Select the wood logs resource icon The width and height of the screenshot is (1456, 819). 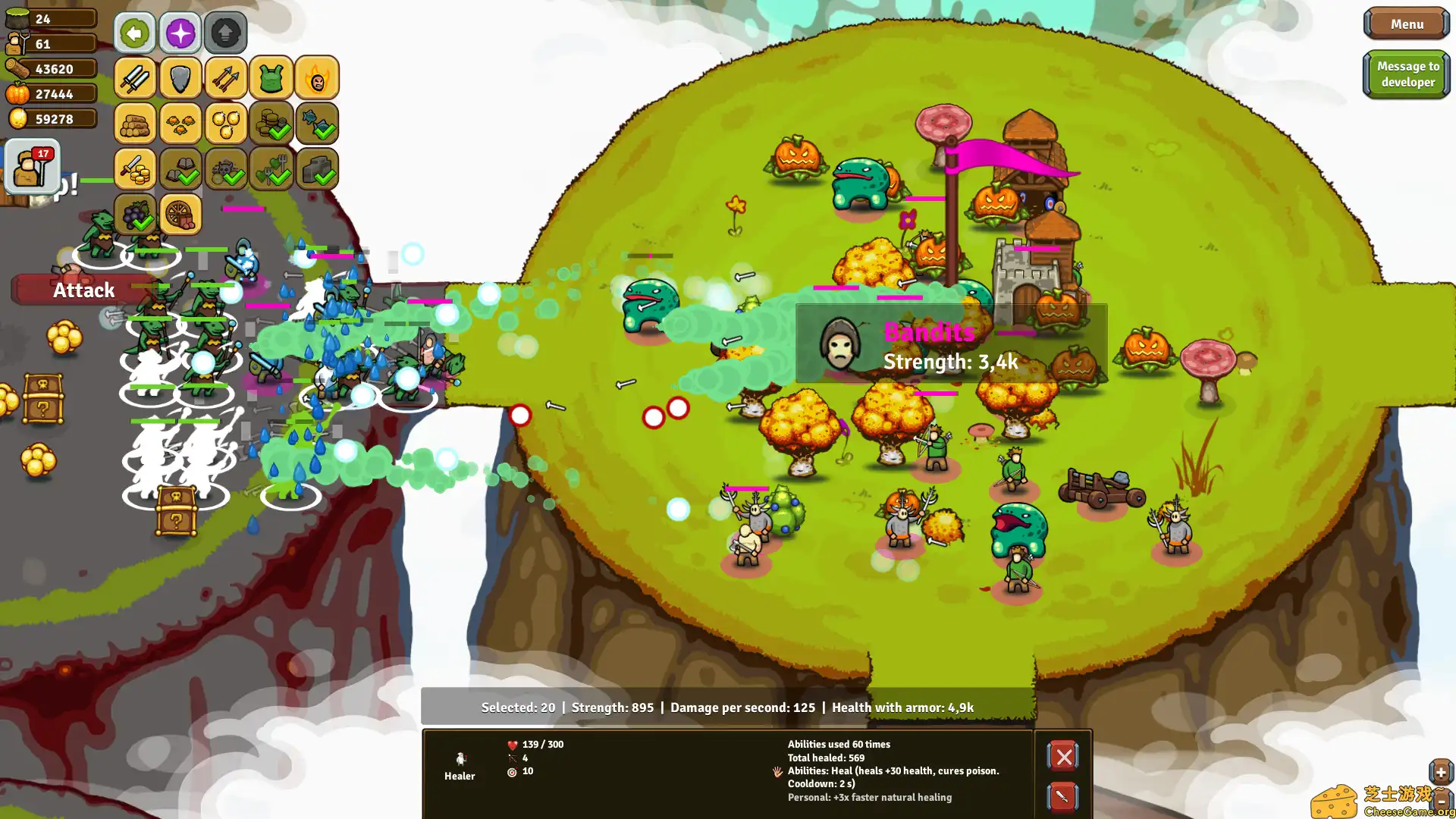pos(135,124)
